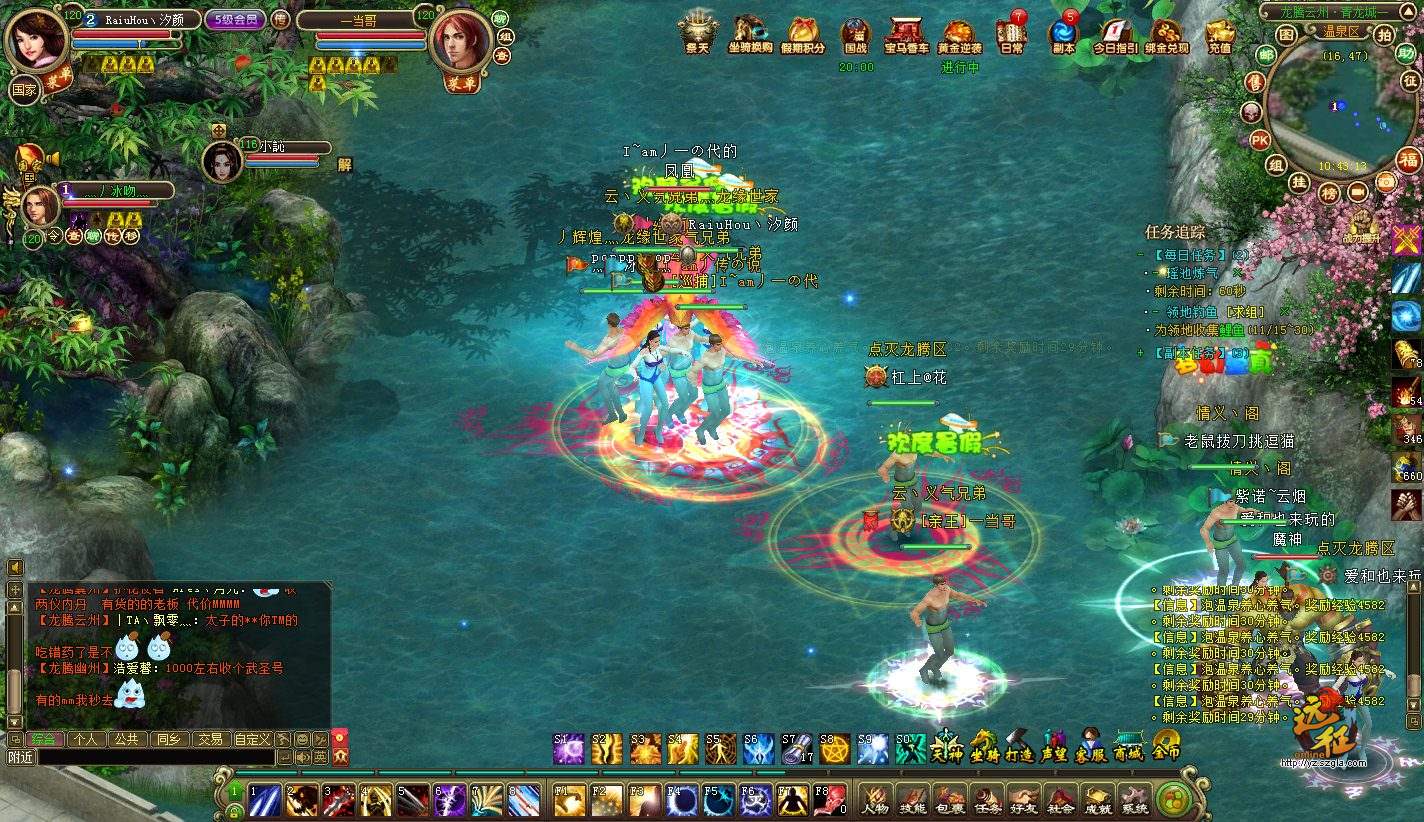Open the 好友 friends list
Image resolution: width=1424 pixels, height=822 pixels.
1023,799
